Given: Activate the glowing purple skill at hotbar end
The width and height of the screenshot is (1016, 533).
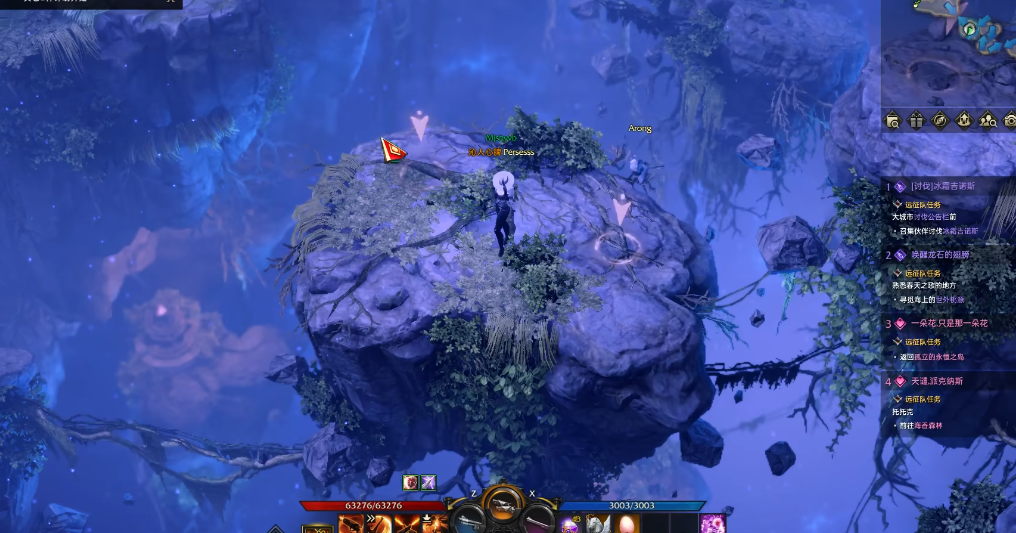Looking at the screenshot, I should coord(712,524).
